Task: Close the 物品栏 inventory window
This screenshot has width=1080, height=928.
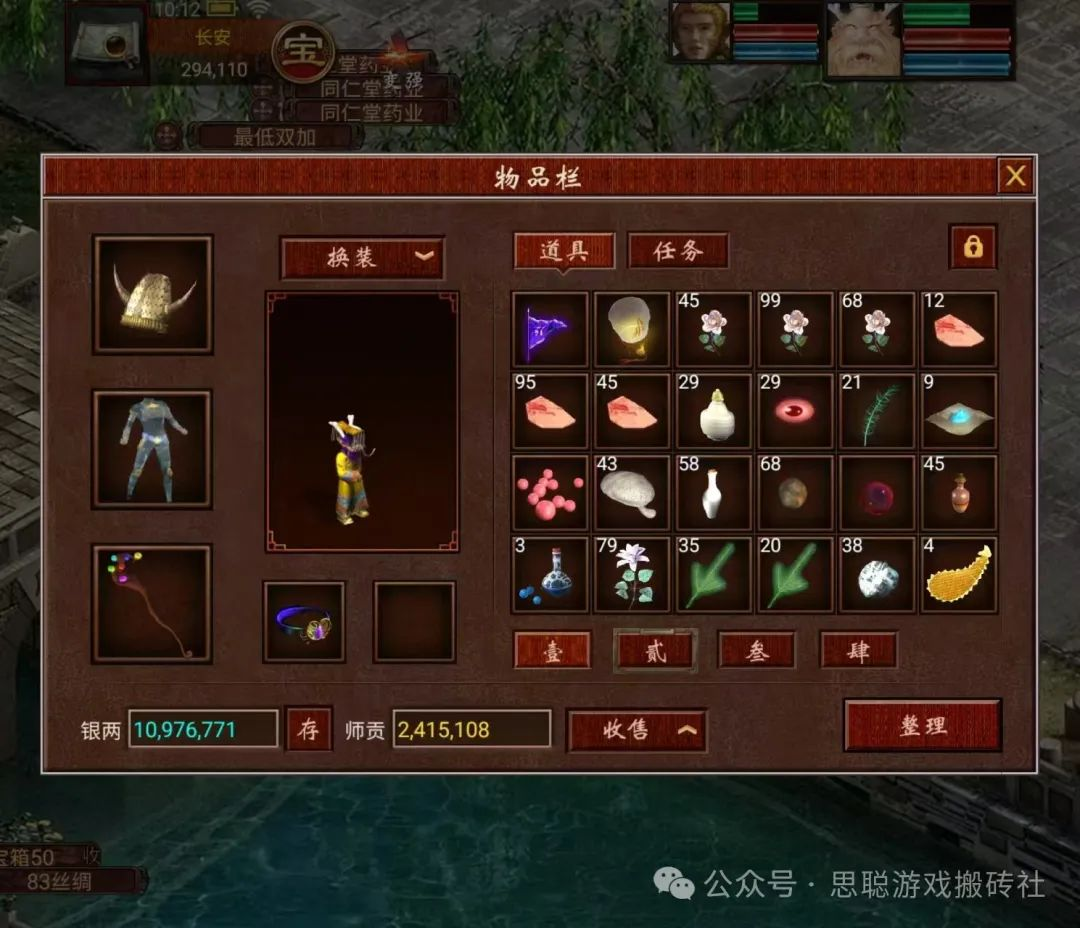Action: (x=1015, y=177)
